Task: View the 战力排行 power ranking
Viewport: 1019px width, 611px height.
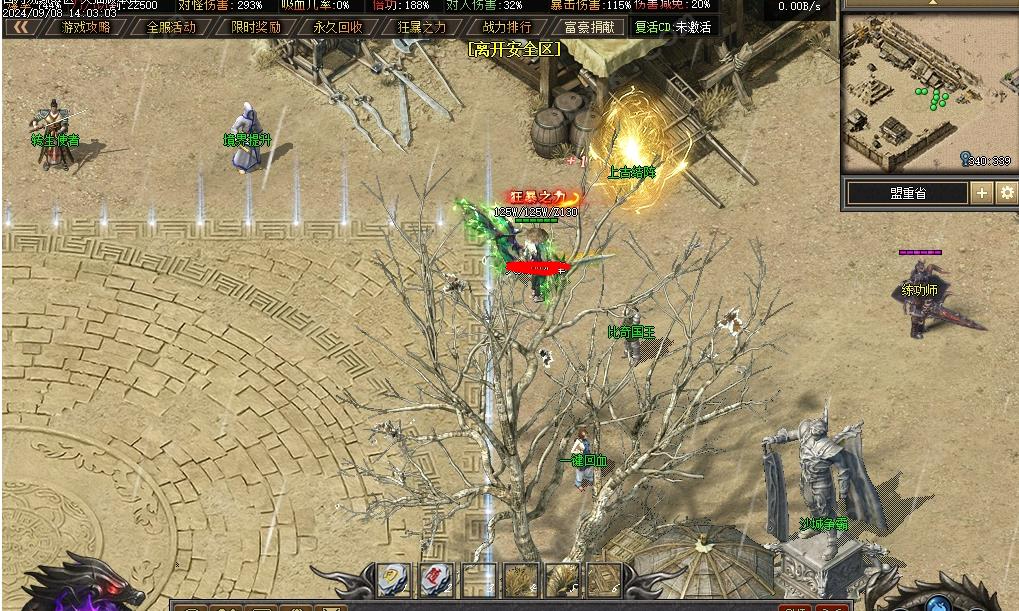Action: pyautogui.click(x=507, y=27)
